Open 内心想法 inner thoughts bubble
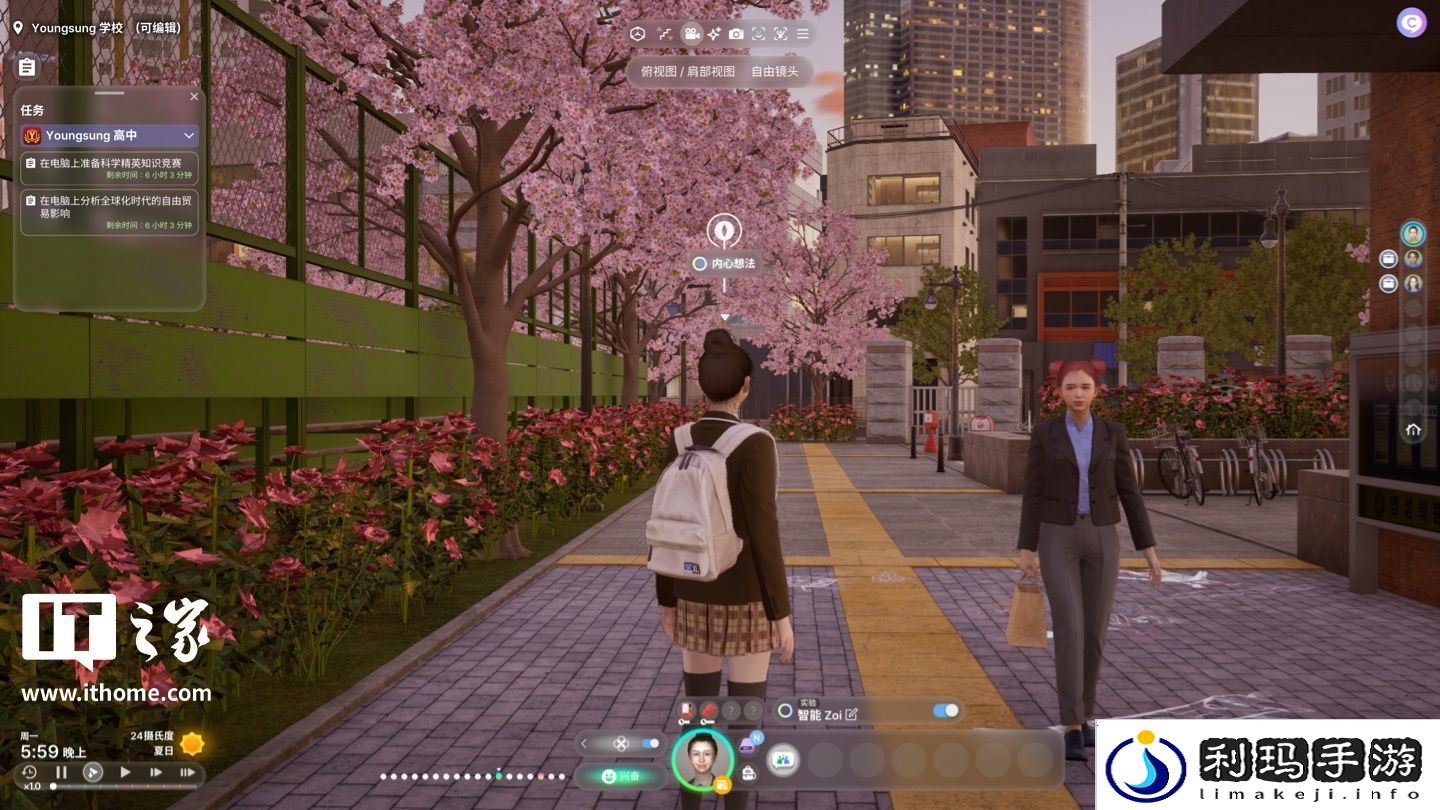This screenshot has height=810, width=1440. pyautogui.click(x=725, y=264)
